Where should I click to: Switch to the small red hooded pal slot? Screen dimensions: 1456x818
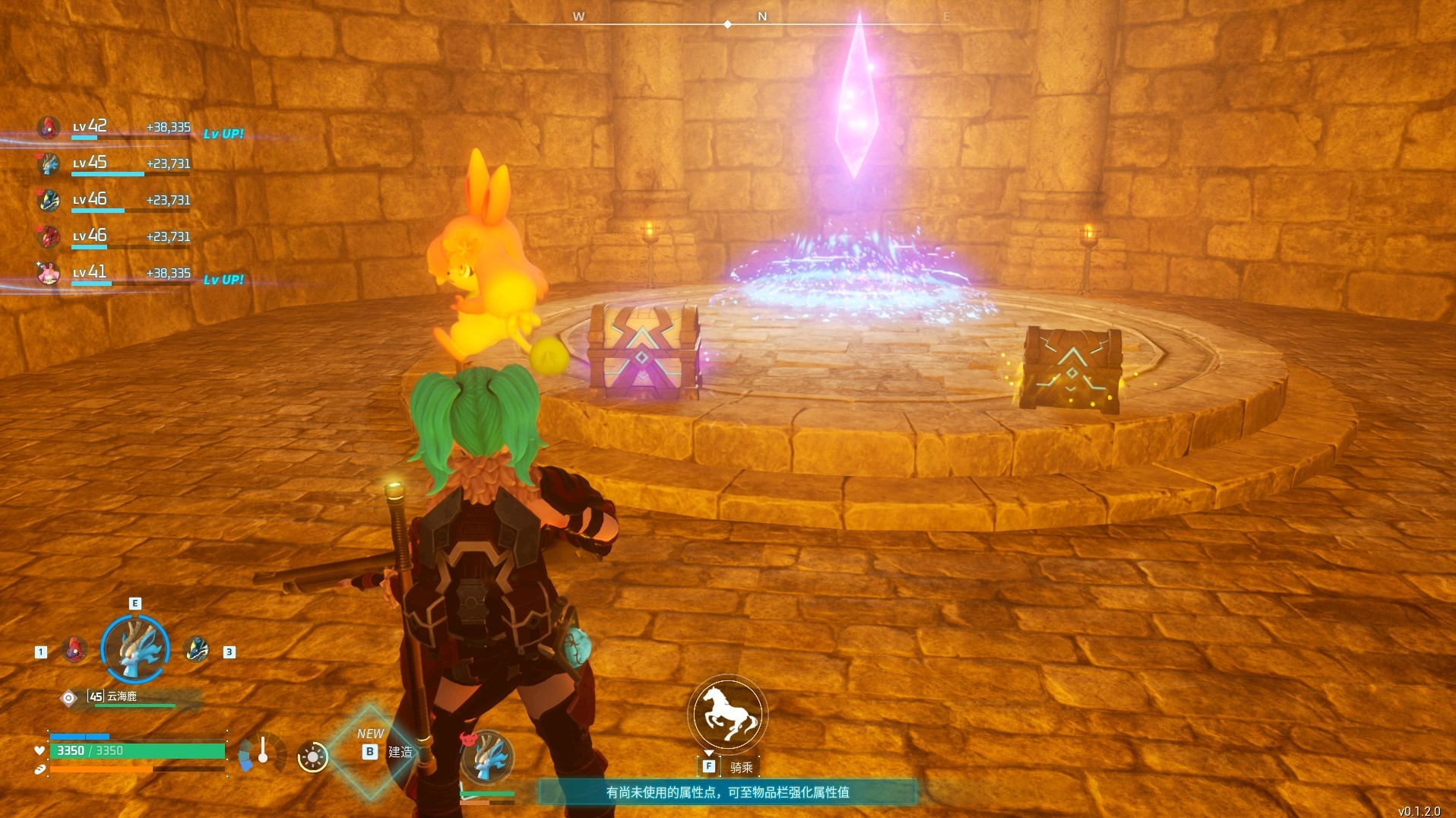[74, 650]
